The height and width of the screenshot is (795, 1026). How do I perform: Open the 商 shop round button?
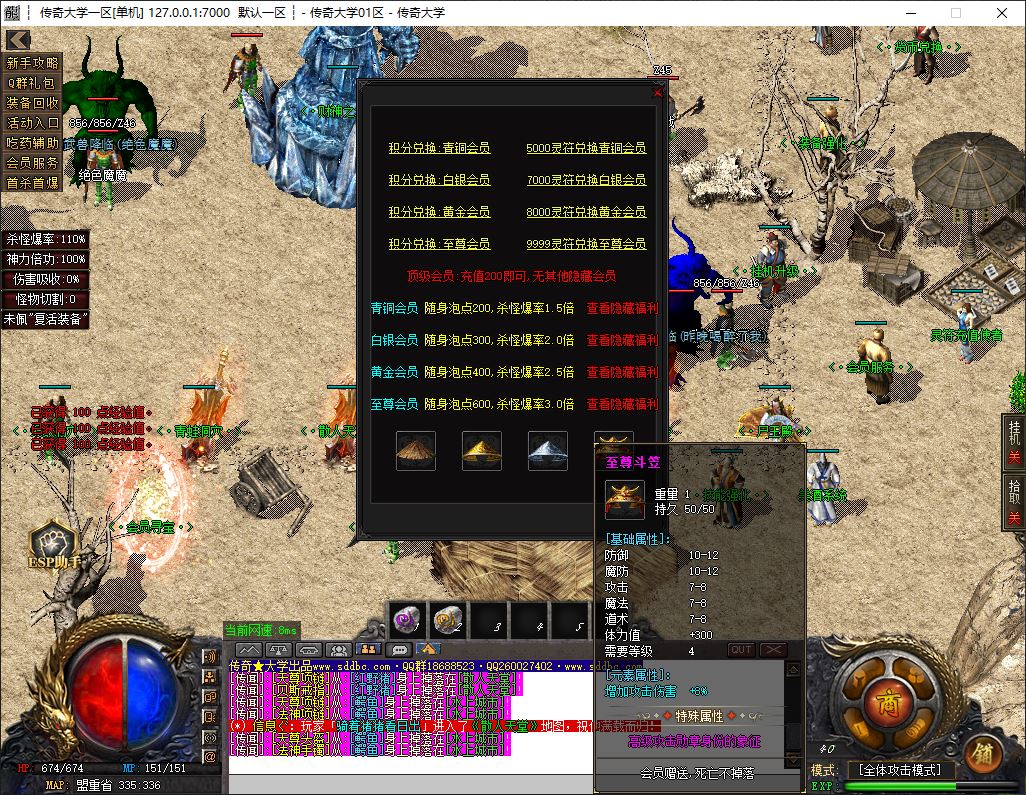pos(883,699)
